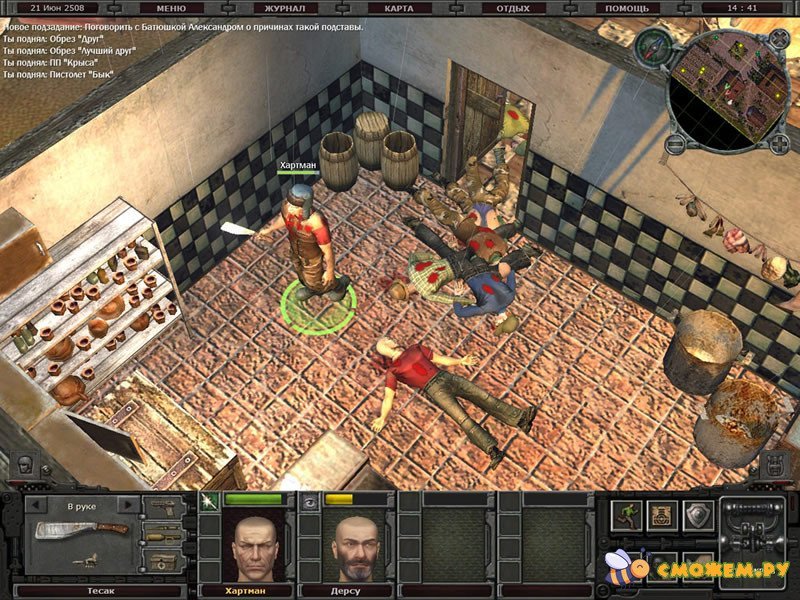Cycle to the next in-hand weapon arrow

click(x=128, y=505)
